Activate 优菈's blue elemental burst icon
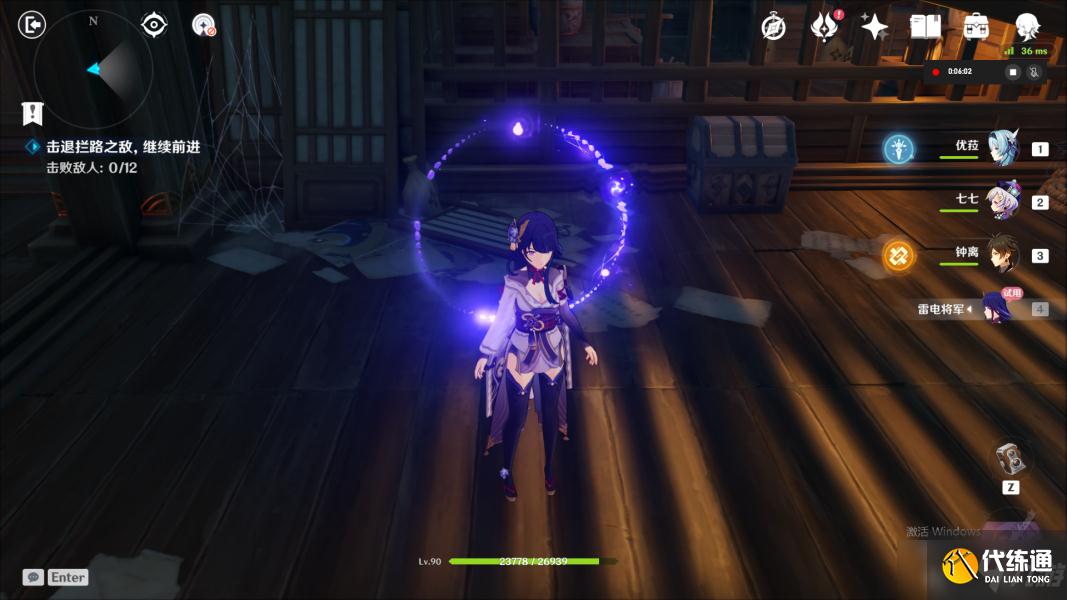Screen dimensions: 1067x600 point(899,150)
